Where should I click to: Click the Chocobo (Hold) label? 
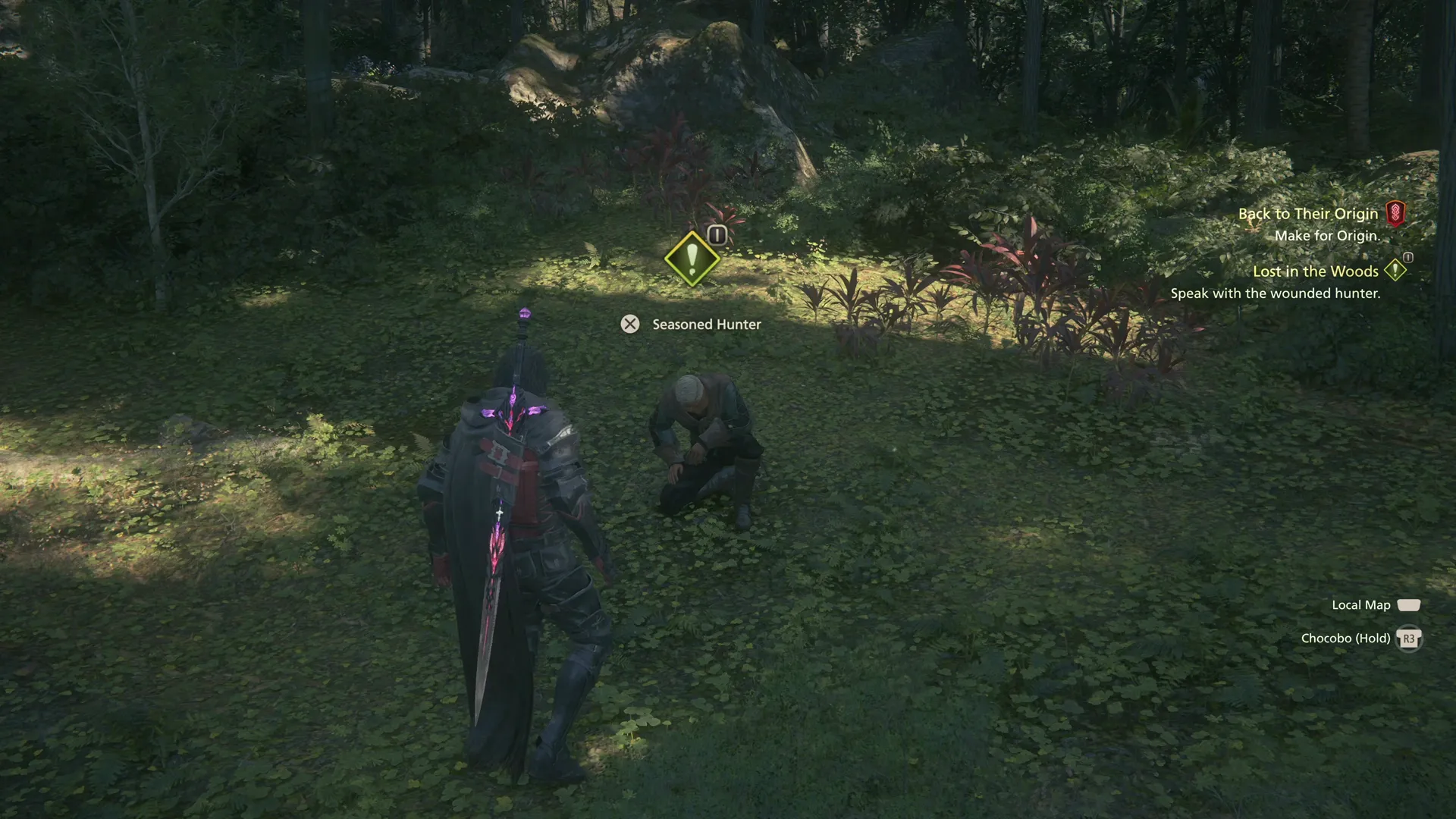pyautogui.click(x=1348, y=638)
